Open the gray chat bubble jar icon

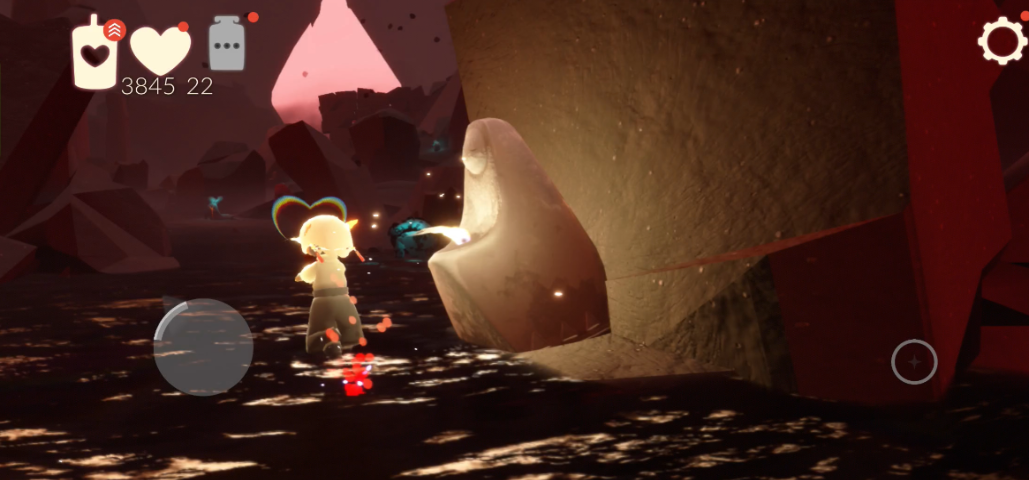coord(227,46)
